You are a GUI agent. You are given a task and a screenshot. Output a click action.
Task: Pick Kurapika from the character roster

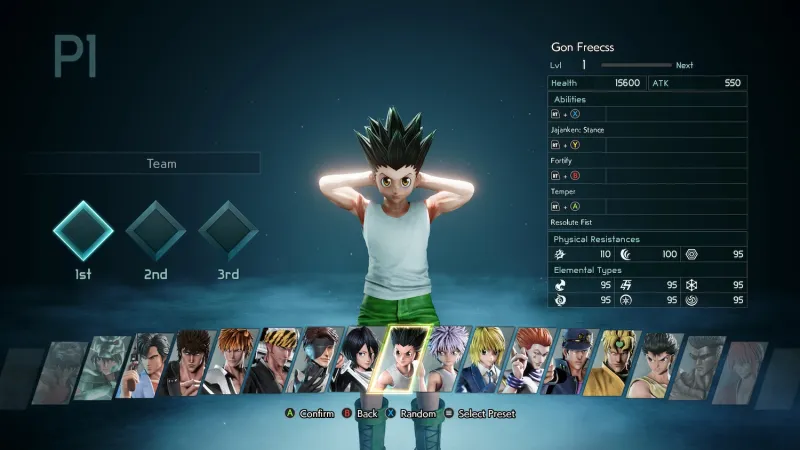coord(488,360)
